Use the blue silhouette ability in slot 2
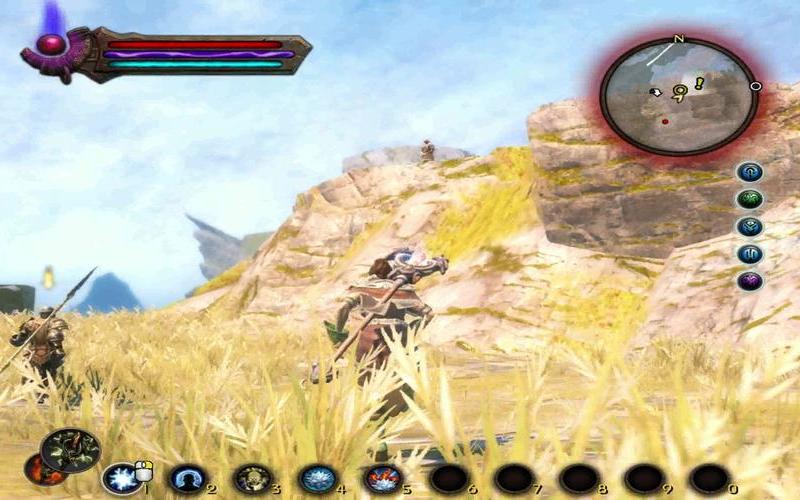 coord(186,478)
